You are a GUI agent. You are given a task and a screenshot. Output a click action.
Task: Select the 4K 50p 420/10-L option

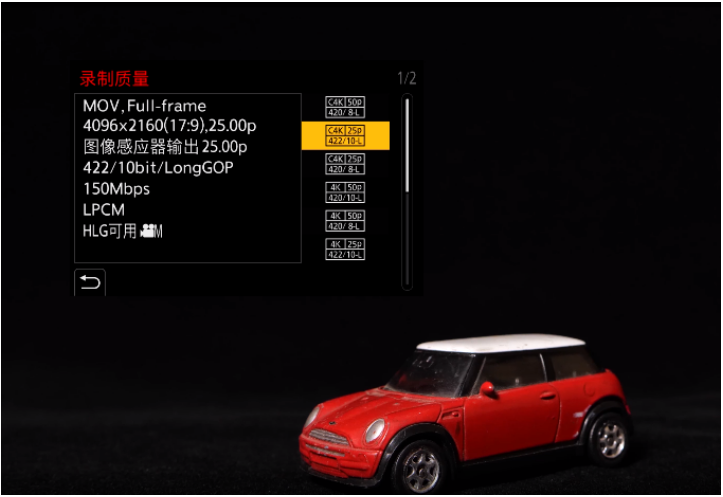tap(345, 192)
